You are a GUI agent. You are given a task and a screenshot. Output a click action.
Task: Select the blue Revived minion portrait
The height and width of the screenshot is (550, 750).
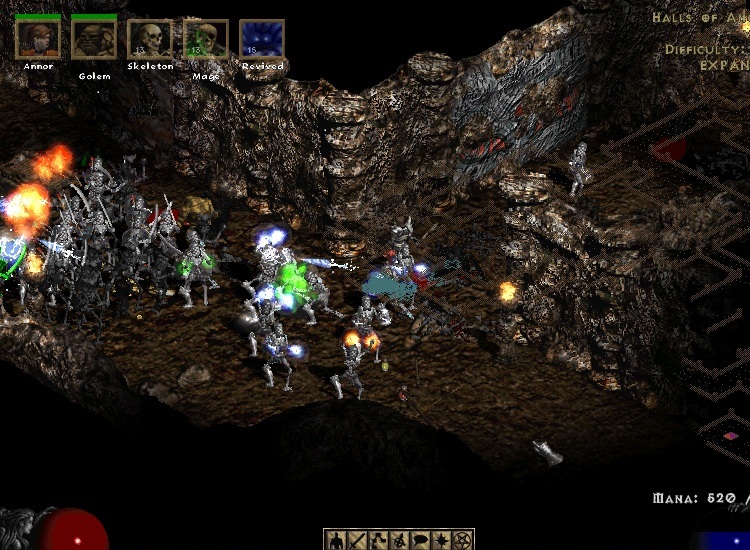tap(262, 39)
